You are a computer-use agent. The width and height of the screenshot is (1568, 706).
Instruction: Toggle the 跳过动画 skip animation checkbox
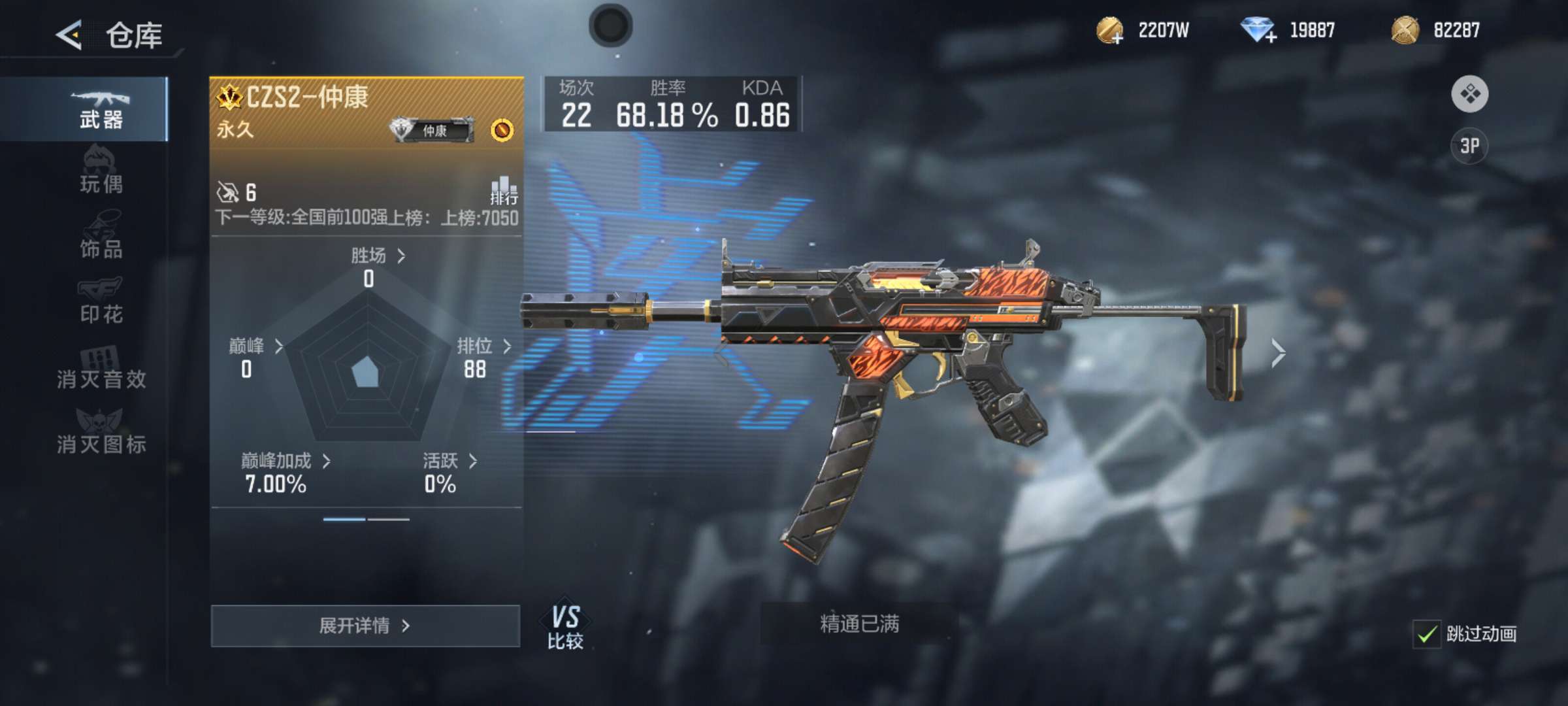tap(1427, 634)
